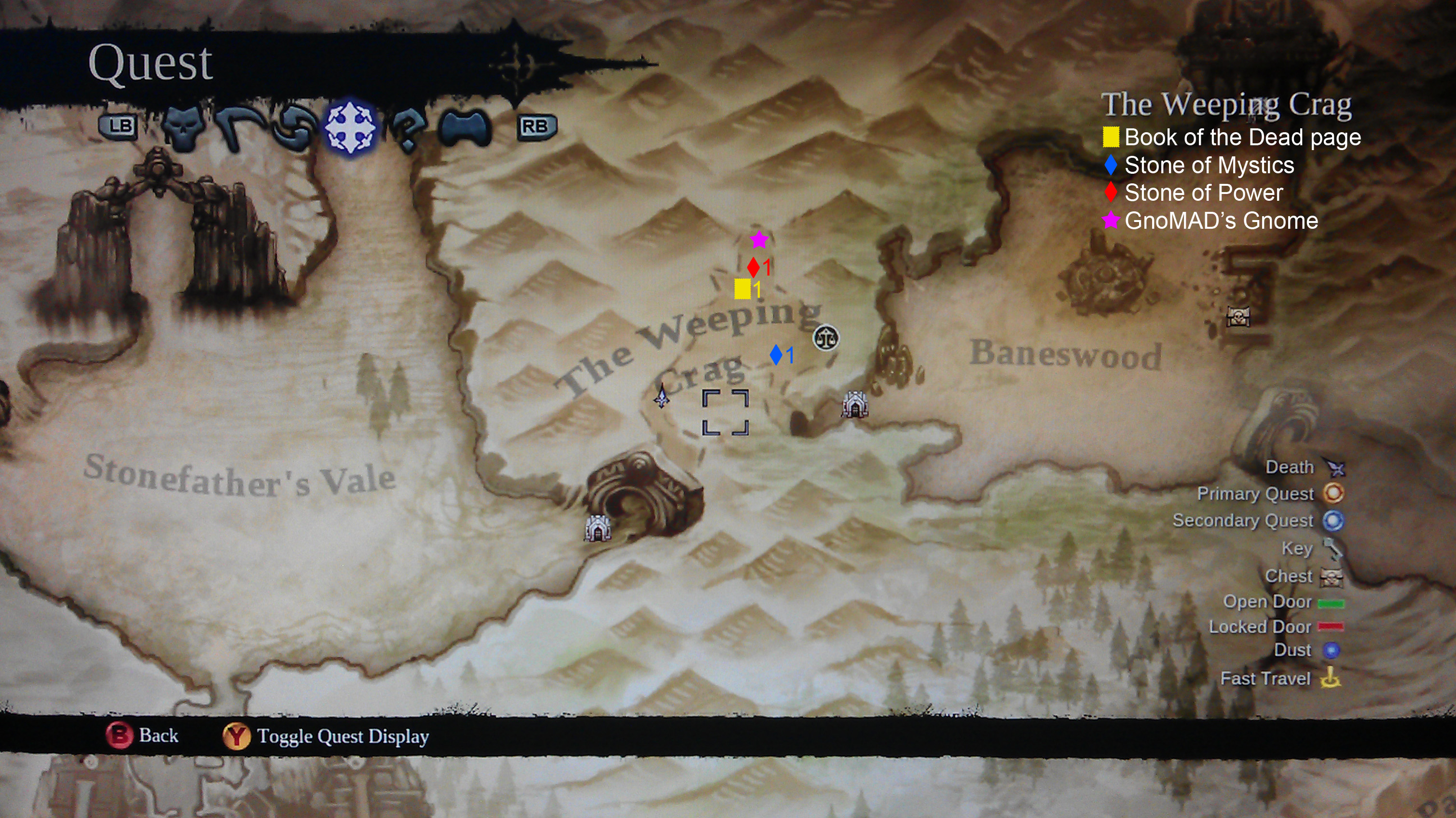Open the highlighted map screen icon
1456x818 pixels.
coord(350,127)
